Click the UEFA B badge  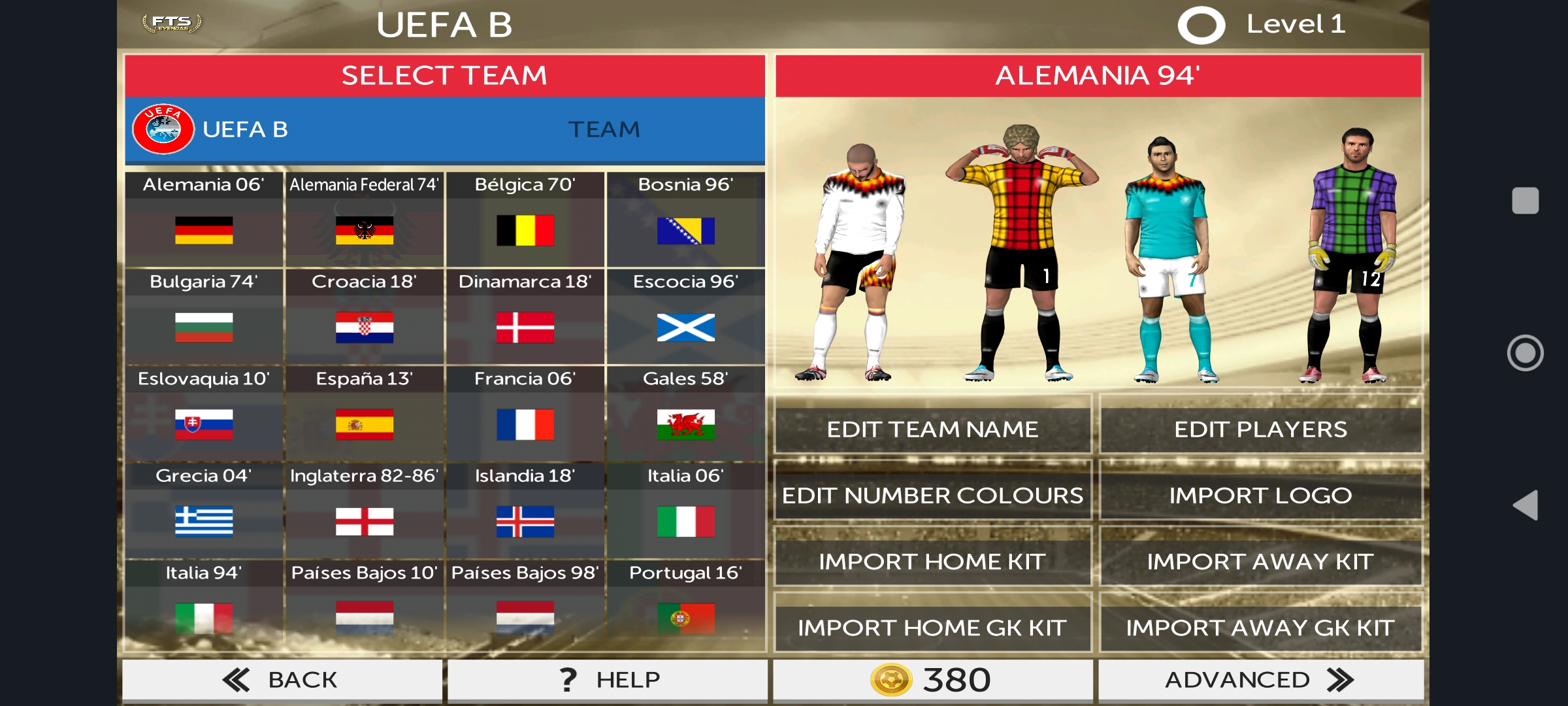pos(162,129)
